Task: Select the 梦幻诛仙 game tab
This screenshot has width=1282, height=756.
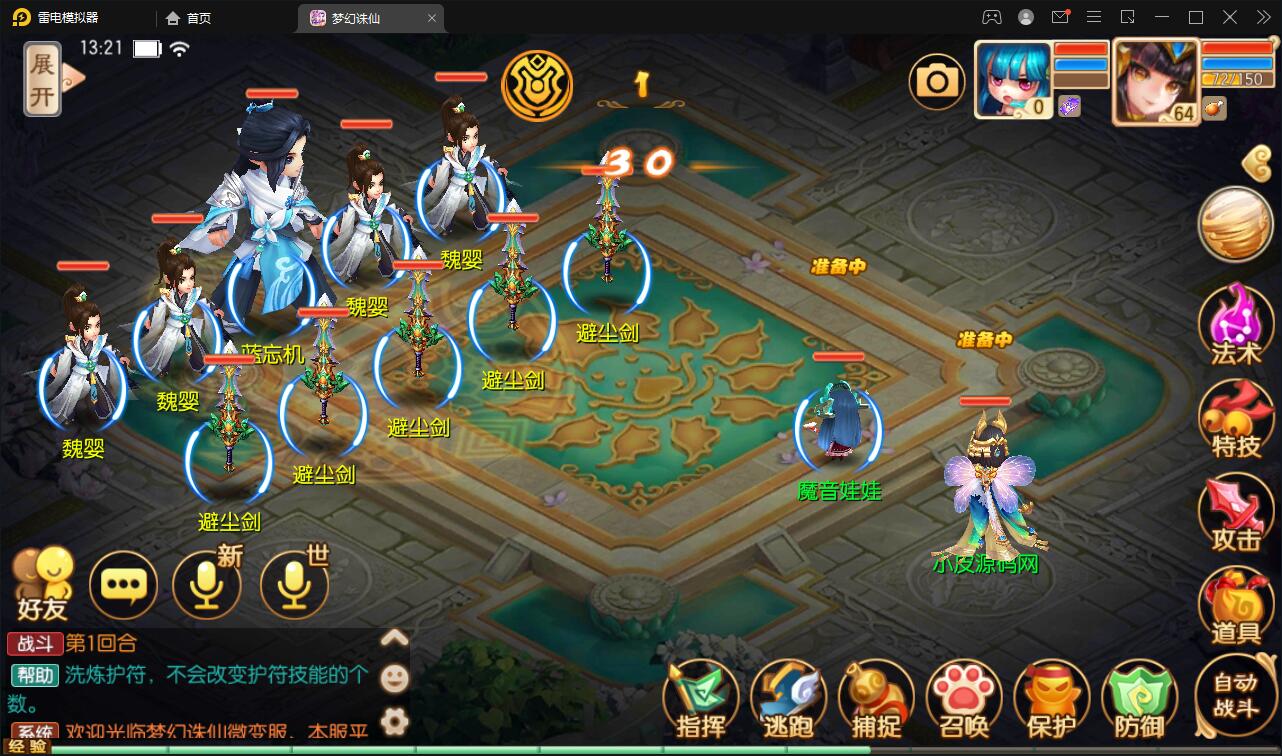Action: click(355, 17)
